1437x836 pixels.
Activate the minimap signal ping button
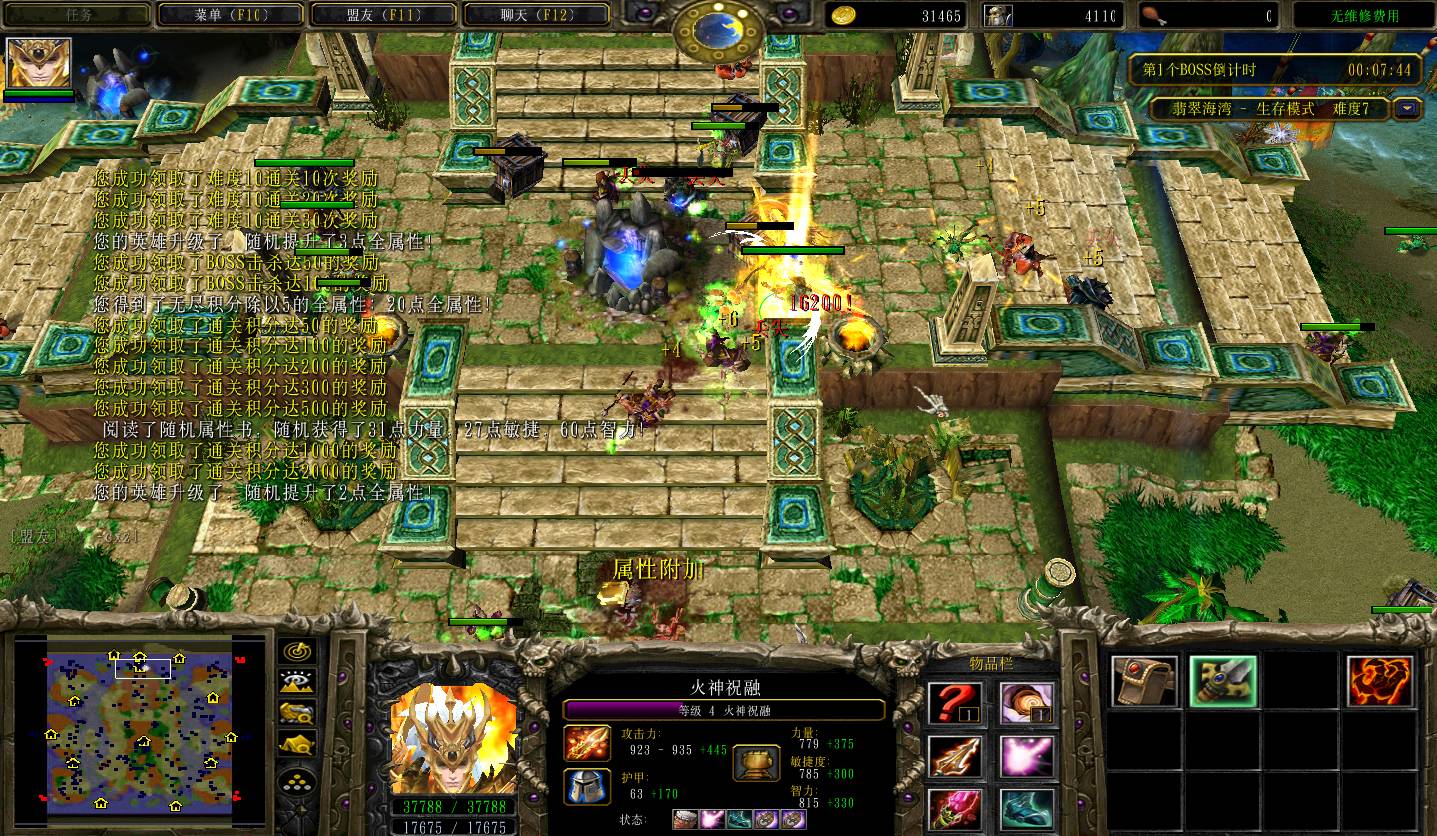click(x=297, y=652)
